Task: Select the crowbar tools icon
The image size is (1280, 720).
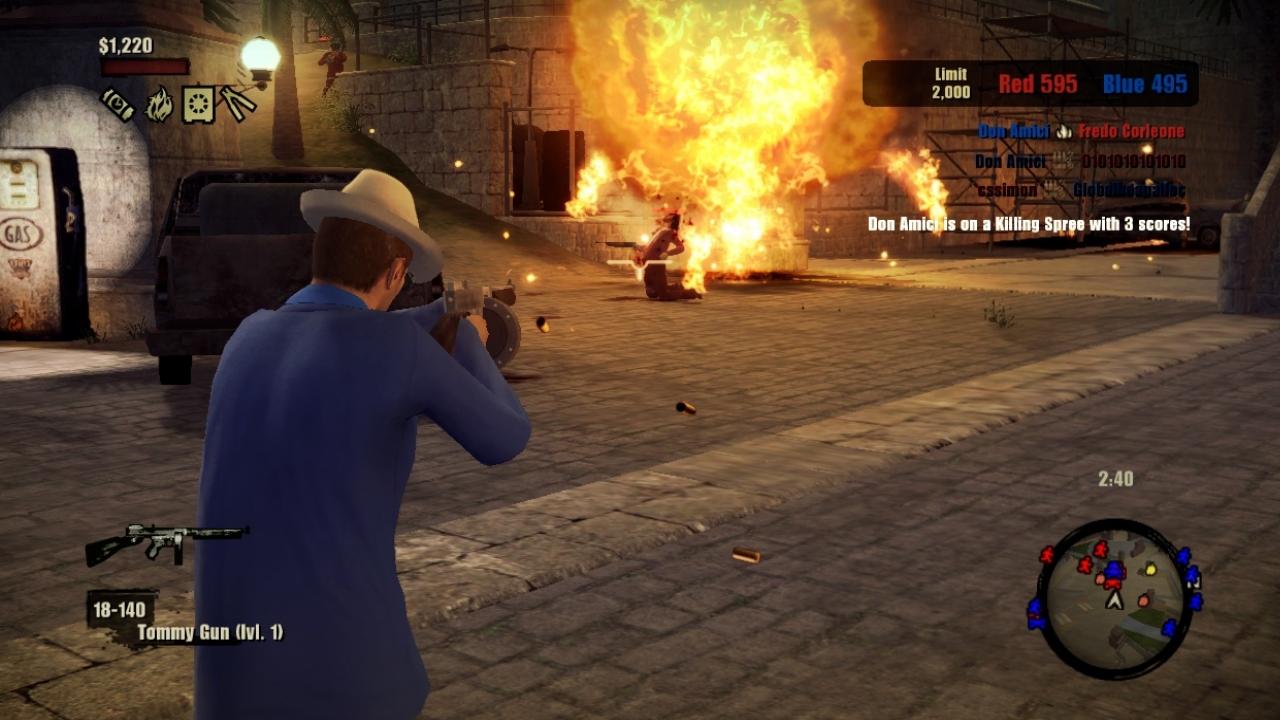Action: click(237, 103)
